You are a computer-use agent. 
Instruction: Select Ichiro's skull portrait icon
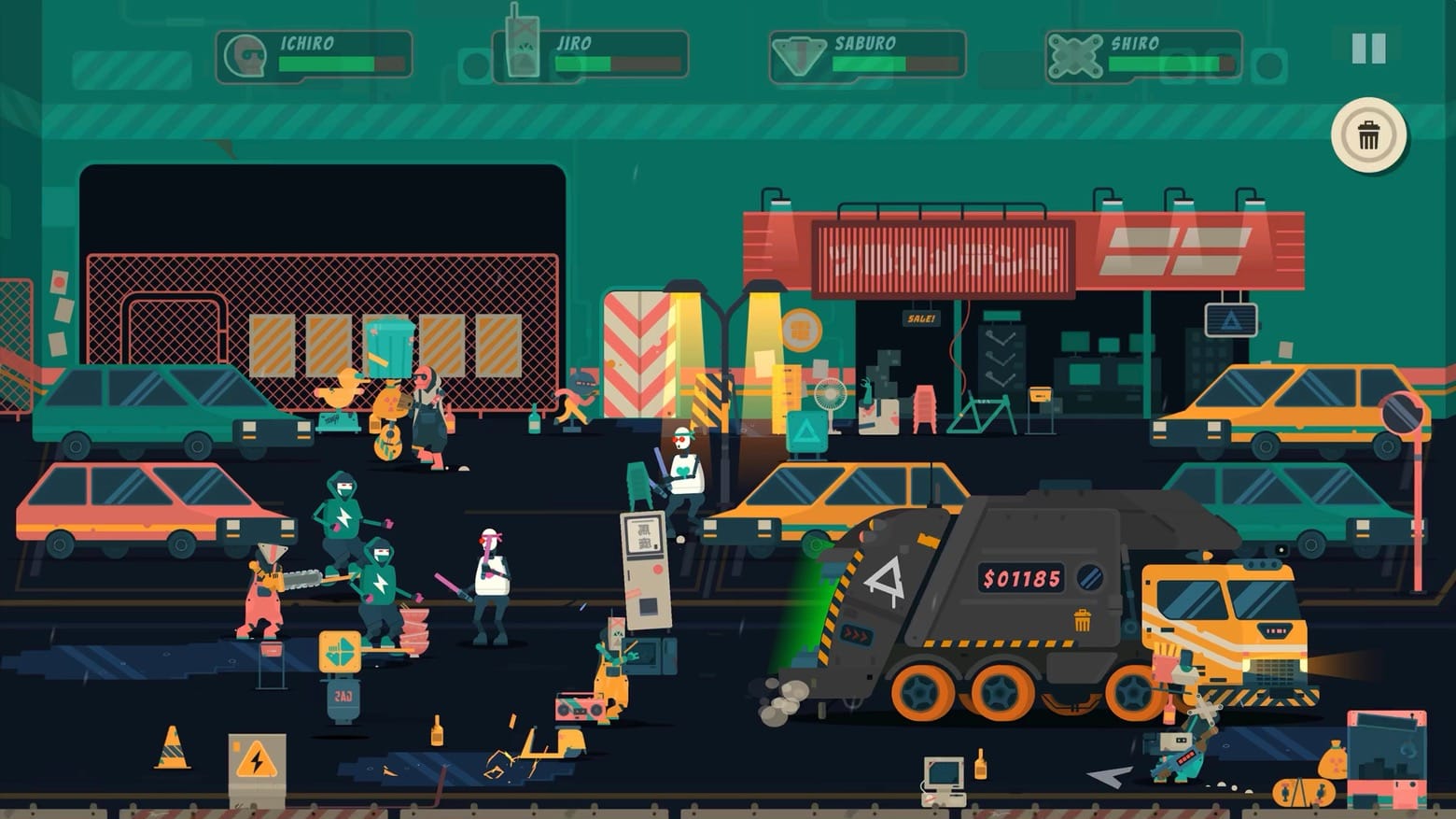click(x=245, y=55)
